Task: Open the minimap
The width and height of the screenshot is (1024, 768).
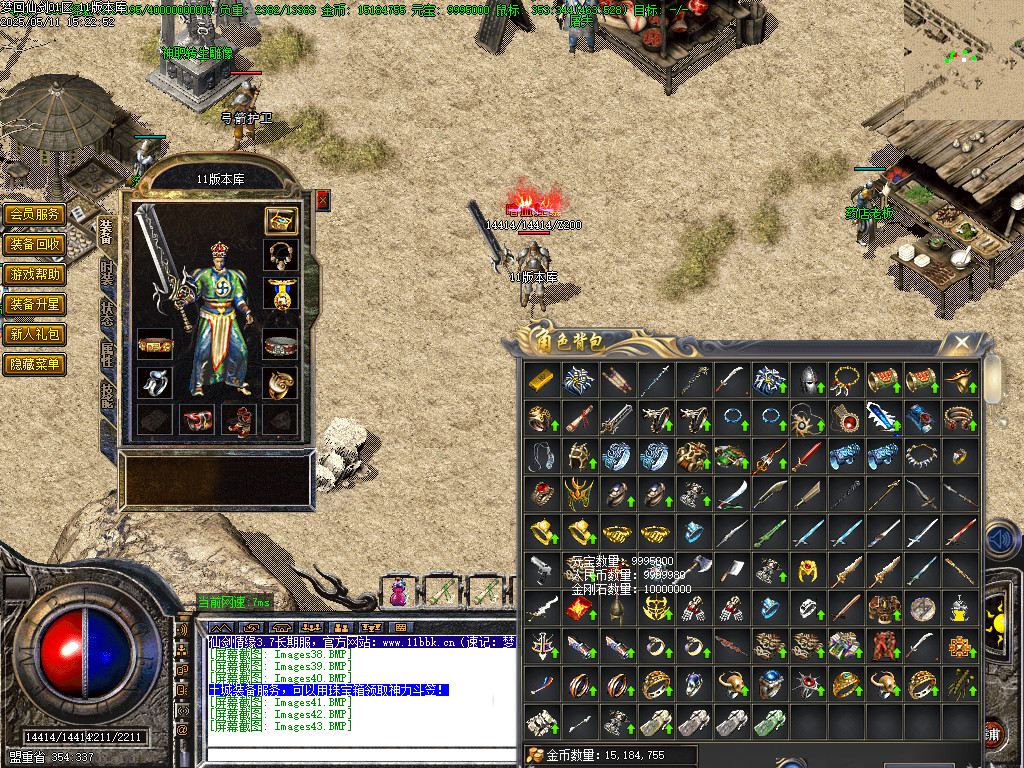Action: tap(963, 60)
